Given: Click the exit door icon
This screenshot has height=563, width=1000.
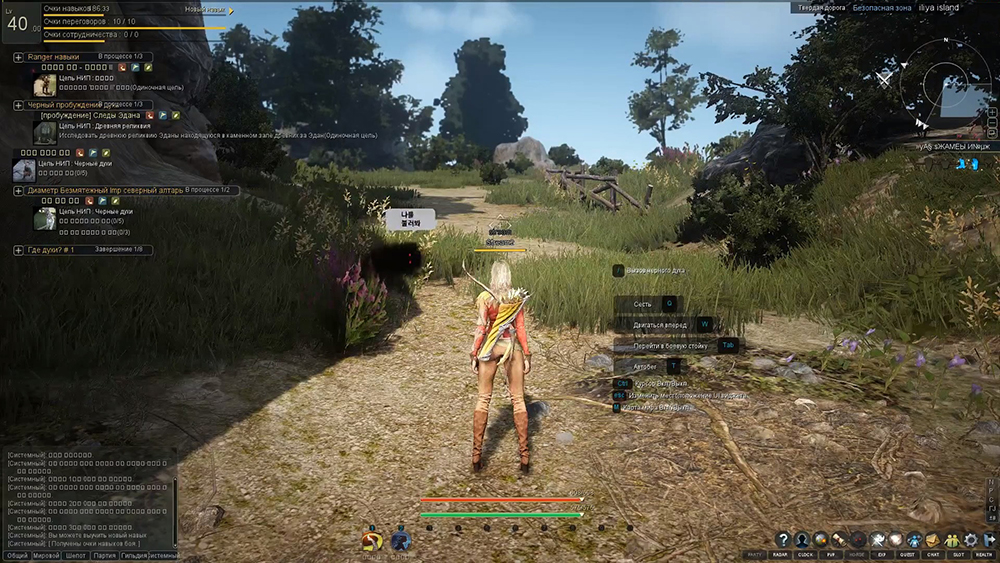Looking at the screenshot, I should 988,539.
